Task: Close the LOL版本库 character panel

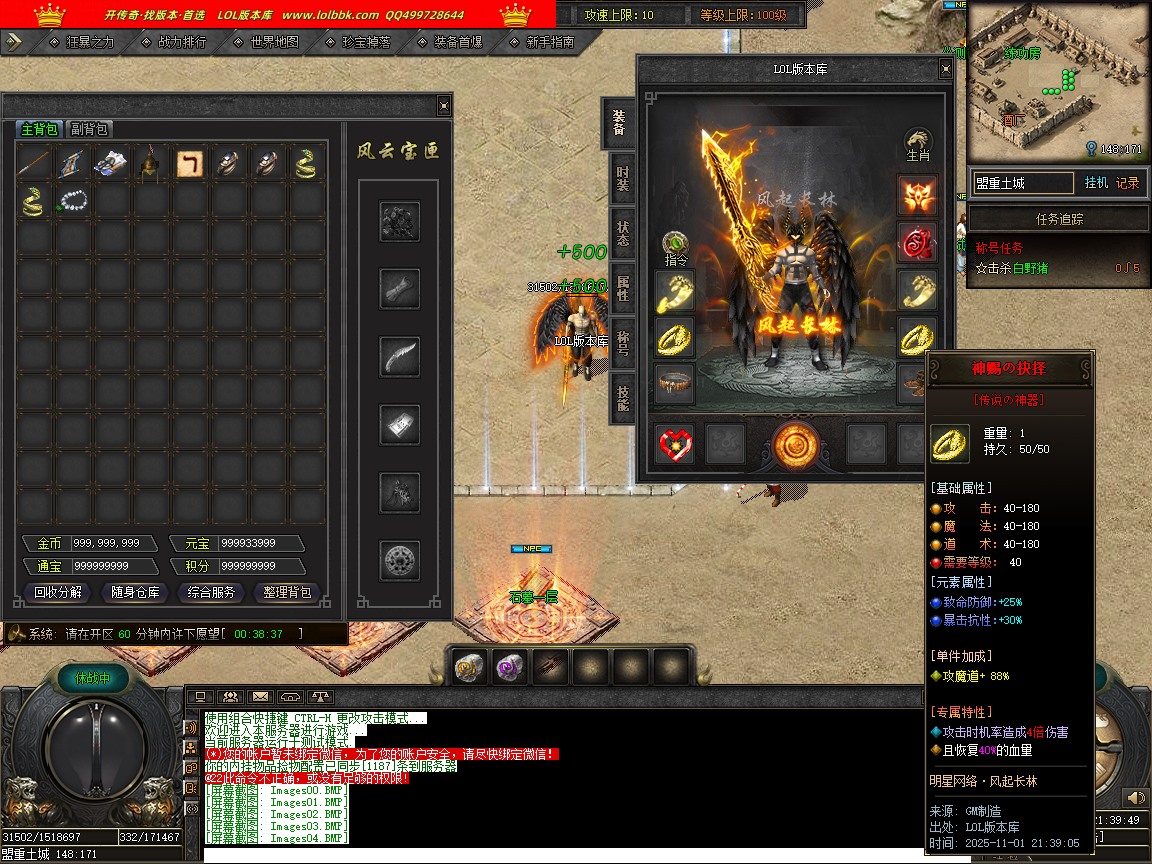Action: [945, 69]
